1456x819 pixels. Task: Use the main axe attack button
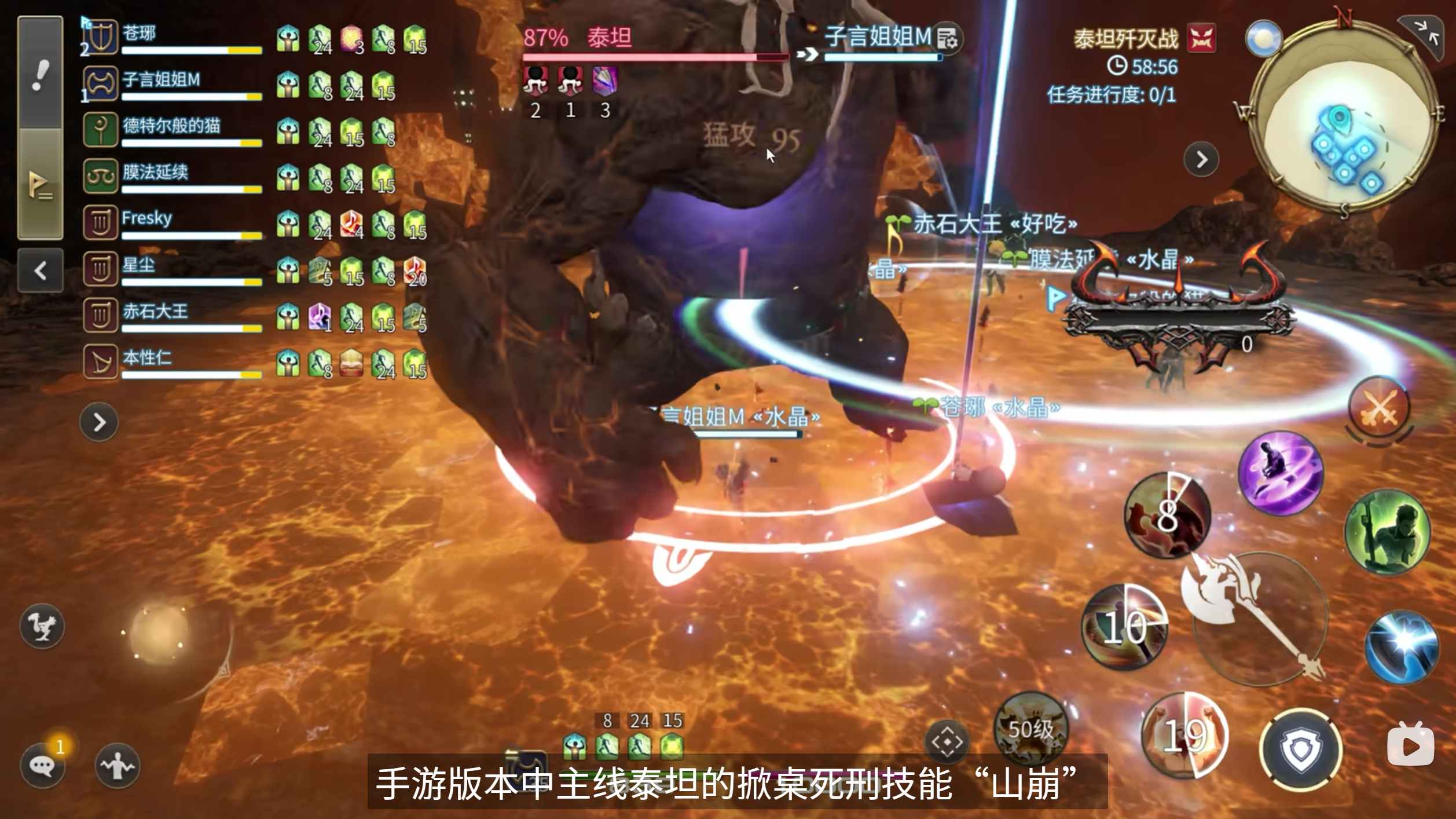(1253, 617)
